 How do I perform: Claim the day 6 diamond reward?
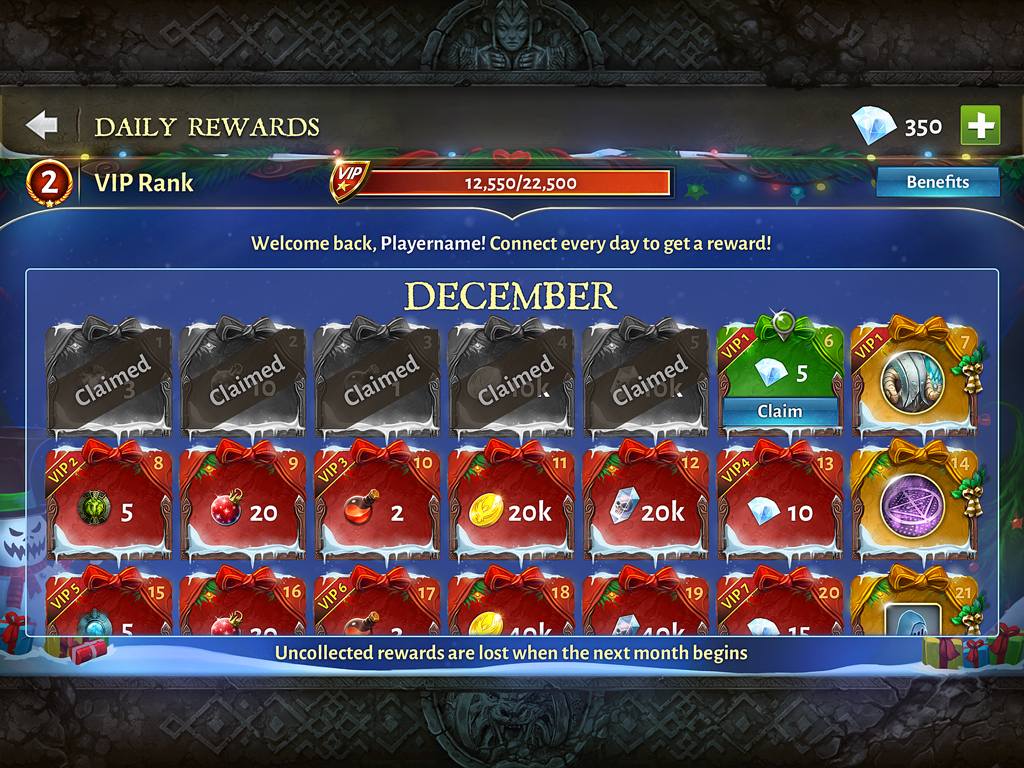(x=779, y=411)
